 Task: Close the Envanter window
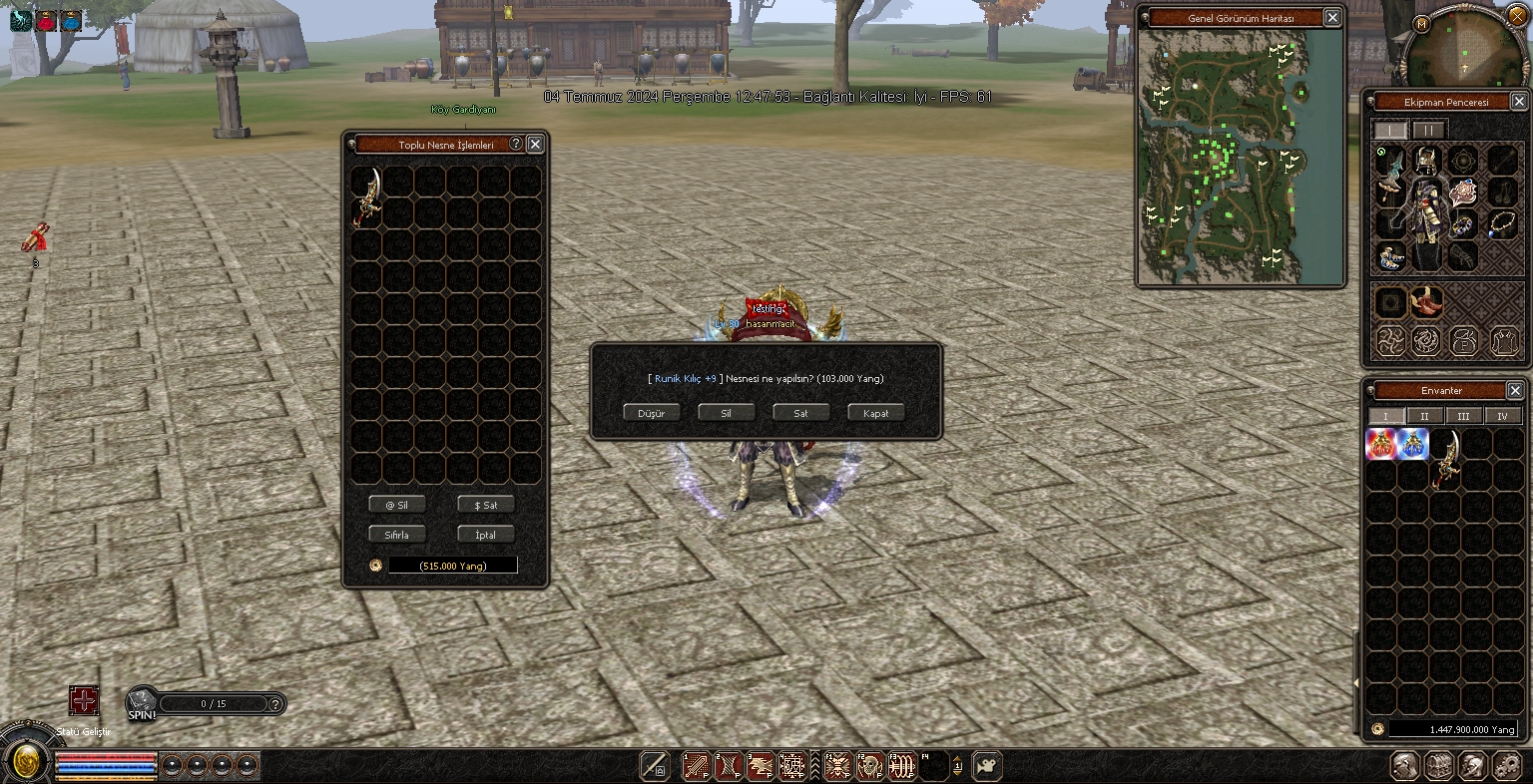(x=1515, y=390)
